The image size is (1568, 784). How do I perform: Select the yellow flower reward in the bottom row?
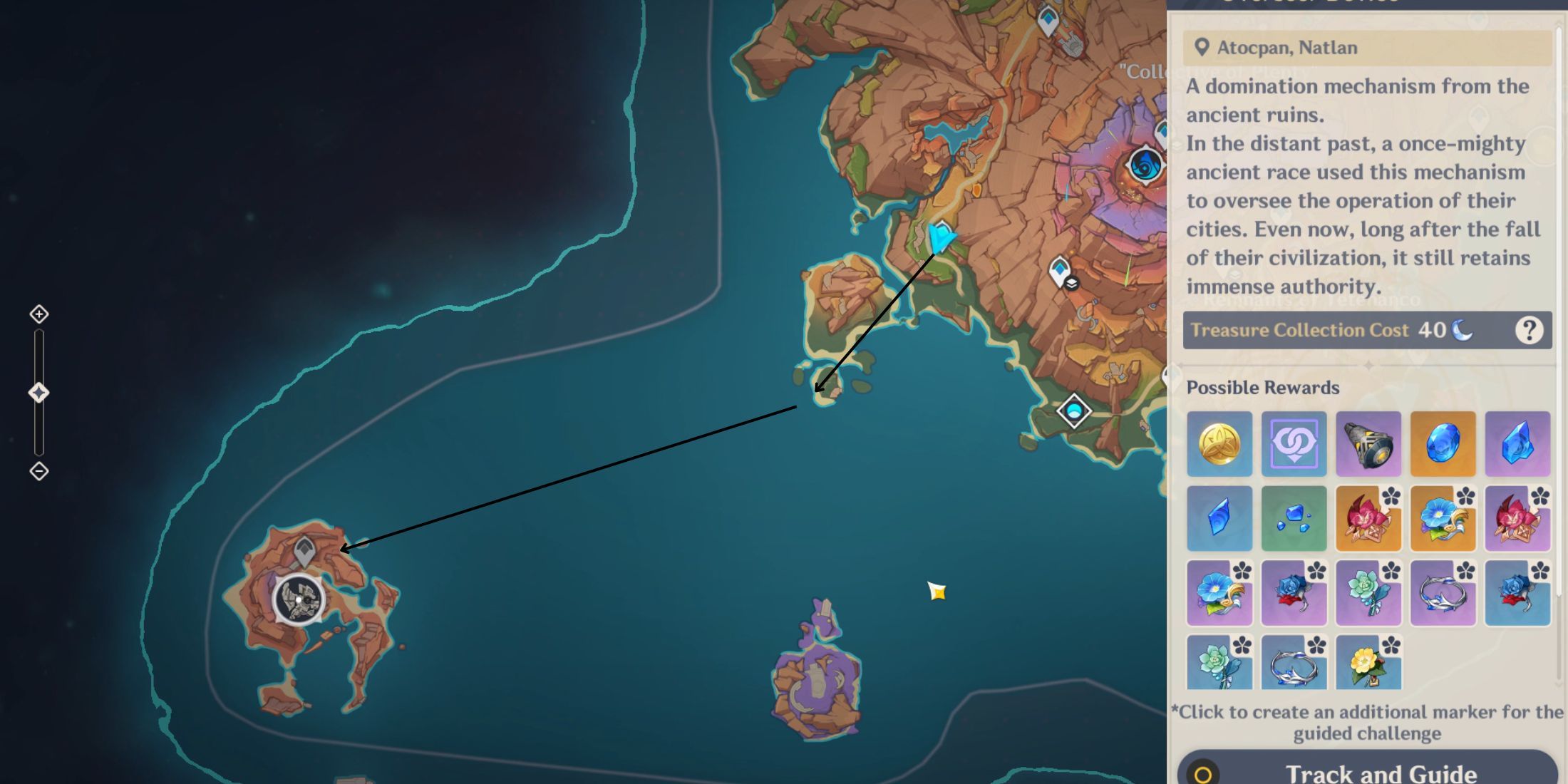[1368, 663]
